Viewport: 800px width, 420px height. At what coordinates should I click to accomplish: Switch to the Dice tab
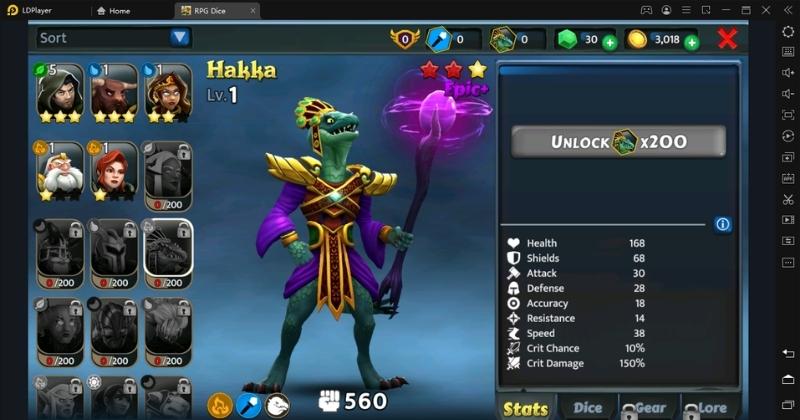588,407
